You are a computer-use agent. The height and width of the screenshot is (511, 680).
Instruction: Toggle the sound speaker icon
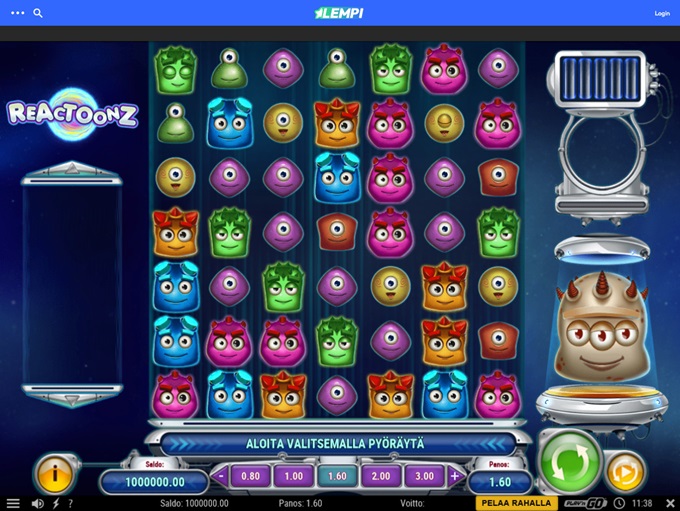pos(37,503)
